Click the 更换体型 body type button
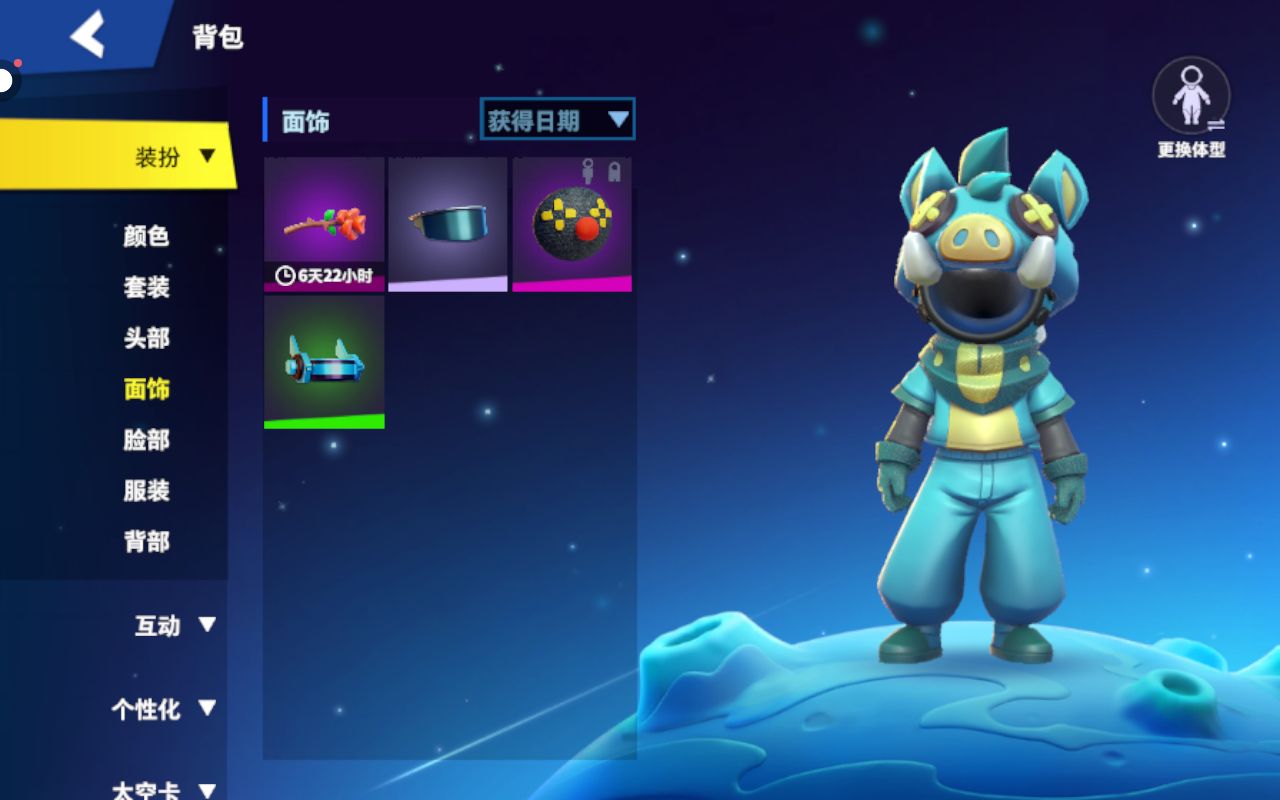Viewport: 1280px width, 800px height. 1191,106
